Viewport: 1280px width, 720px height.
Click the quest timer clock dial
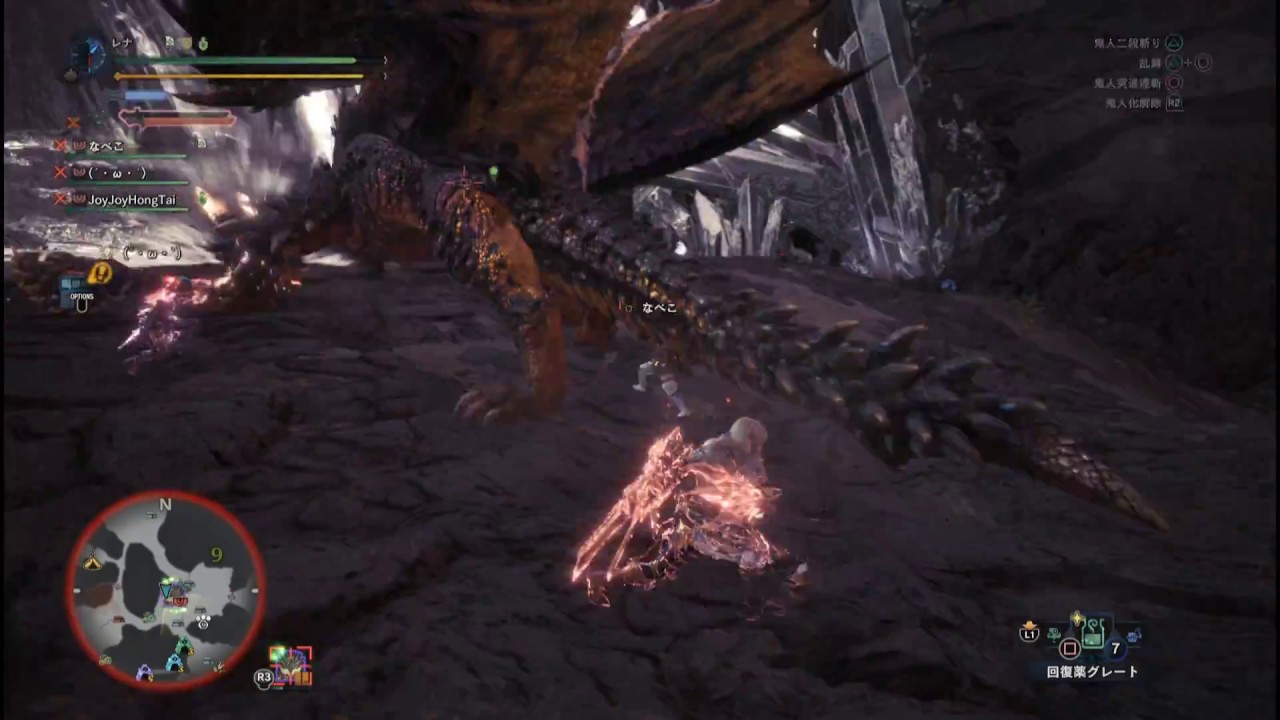pyautogui.click(x=88, y=55)
